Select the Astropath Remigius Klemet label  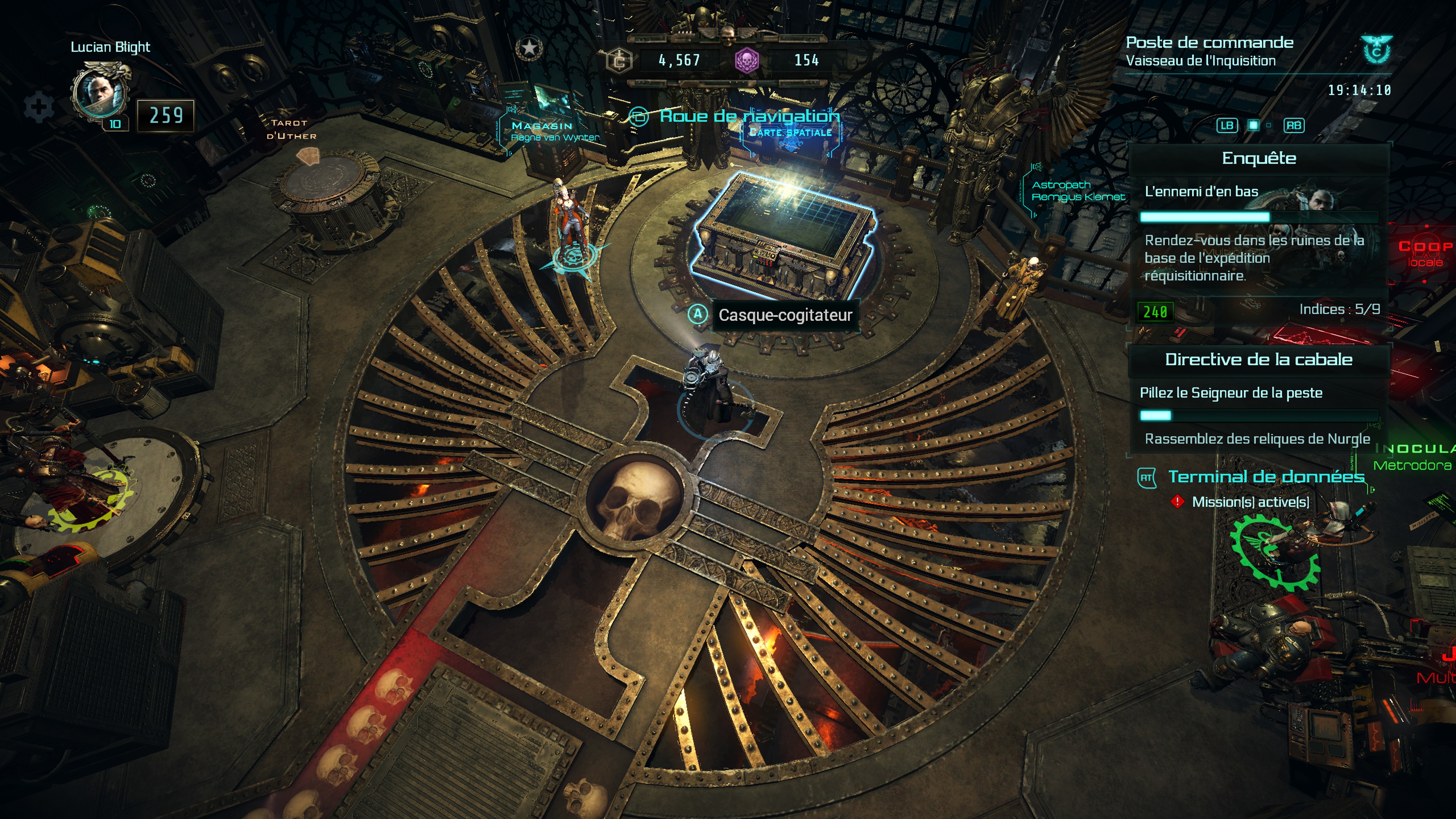pyautogui.click(x=1077, y=191)
